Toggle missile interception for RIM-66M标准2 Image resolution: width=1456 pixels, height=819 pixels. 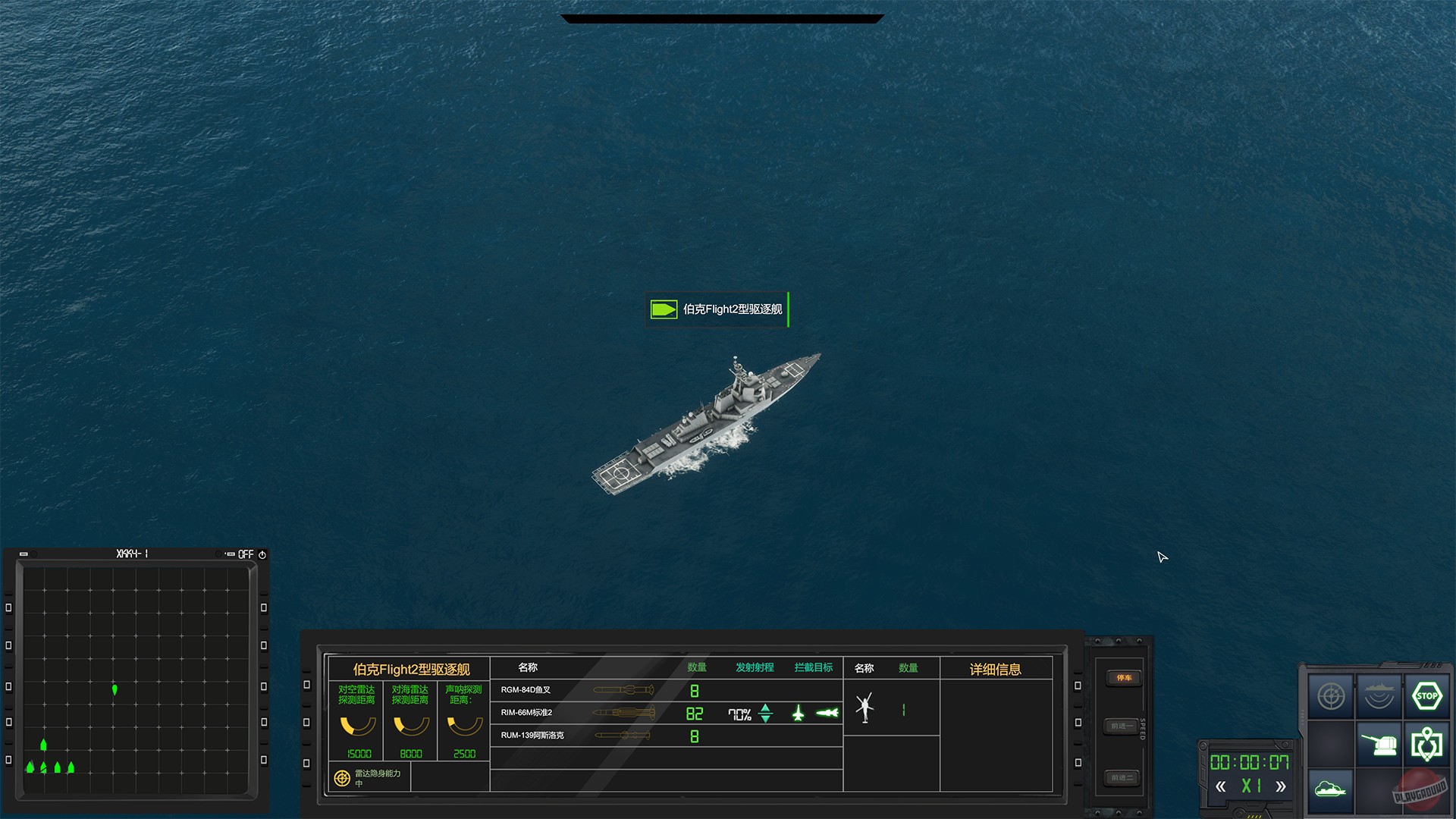[x=827, y=712]
